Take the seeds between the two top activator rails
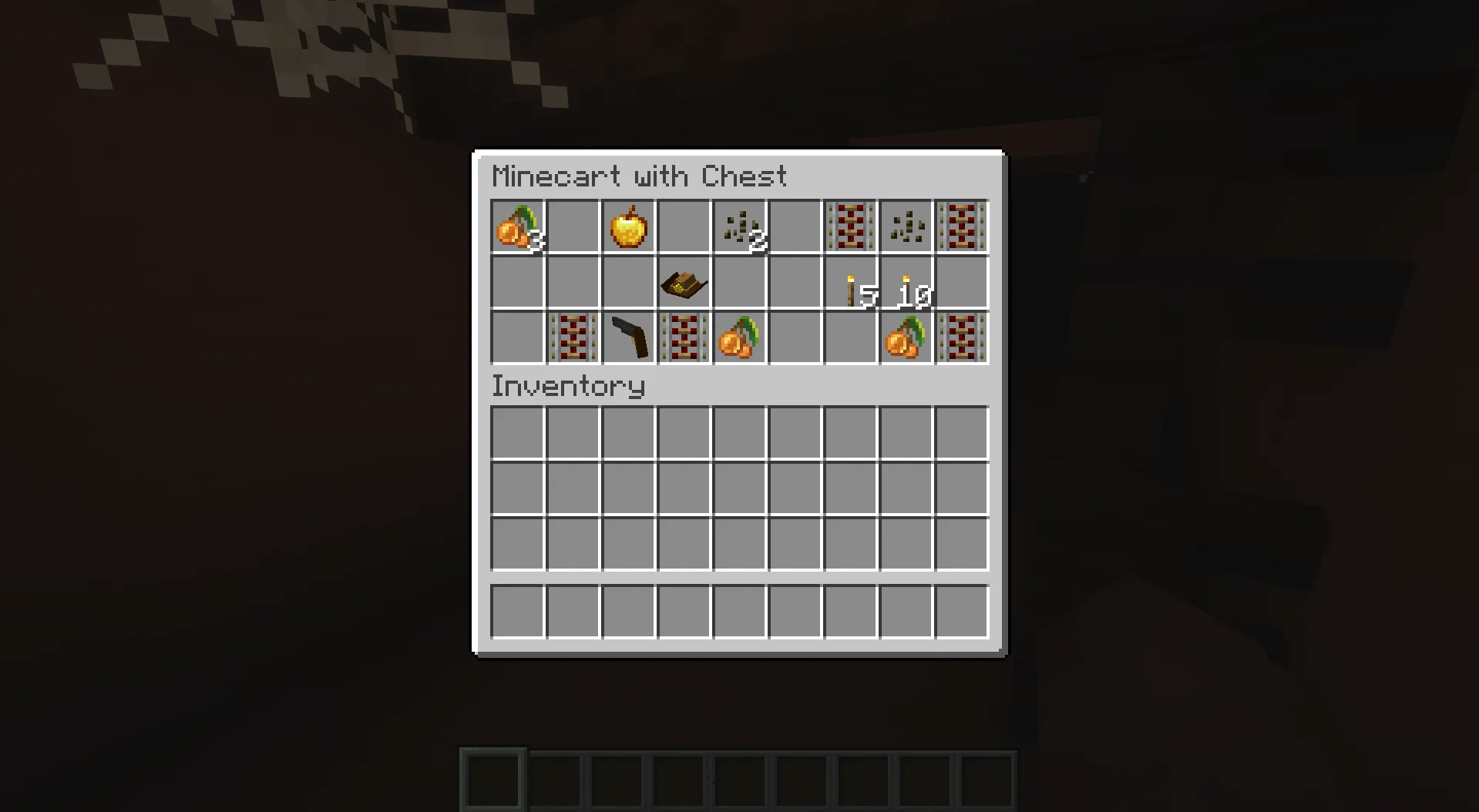 (905, 226)
